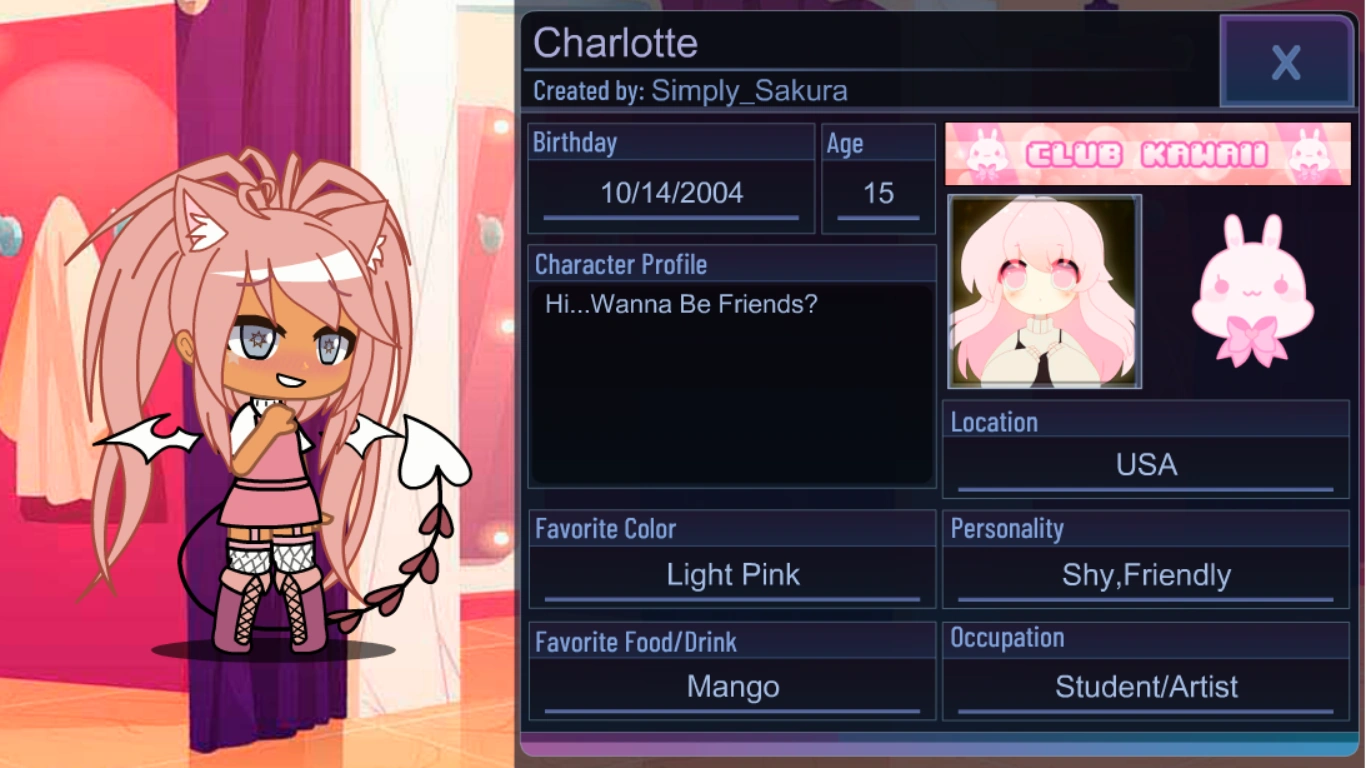Click the creator name Simply_Sakura
Image resolution: width=1366 pixels, height=768 pixels.
750,91
